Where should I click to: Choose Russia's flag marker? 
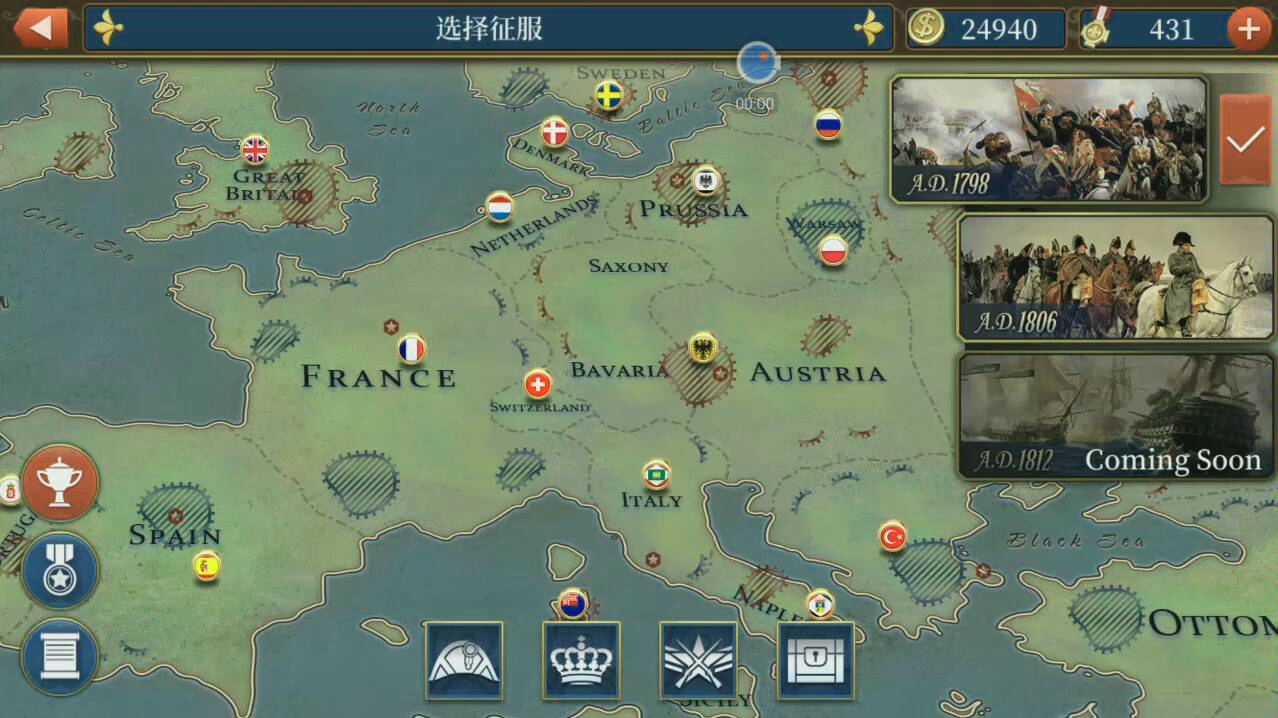click(x=828, y=125)
